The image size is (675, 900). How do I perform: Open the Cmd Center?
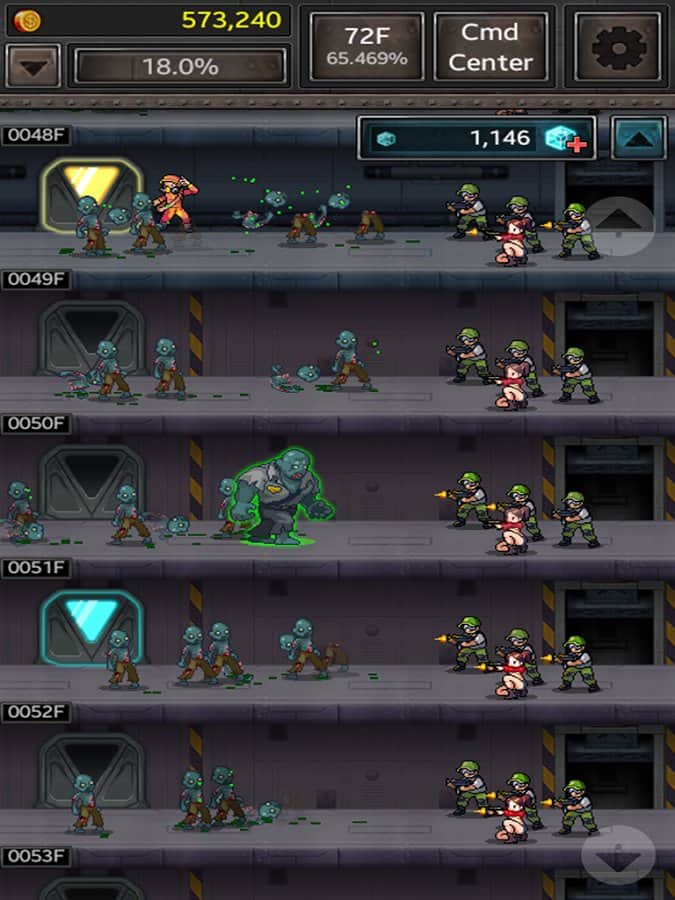pyautogui.click(x=491, y=46)
